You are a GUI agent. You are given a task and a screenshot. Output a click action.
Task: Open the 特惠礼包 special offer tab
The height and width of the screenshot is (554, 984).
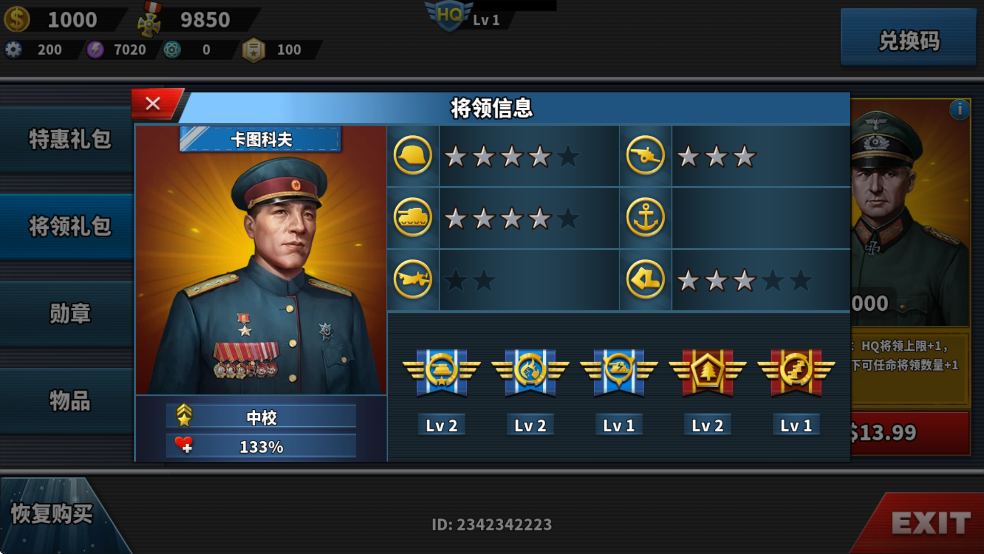point(68,140)
